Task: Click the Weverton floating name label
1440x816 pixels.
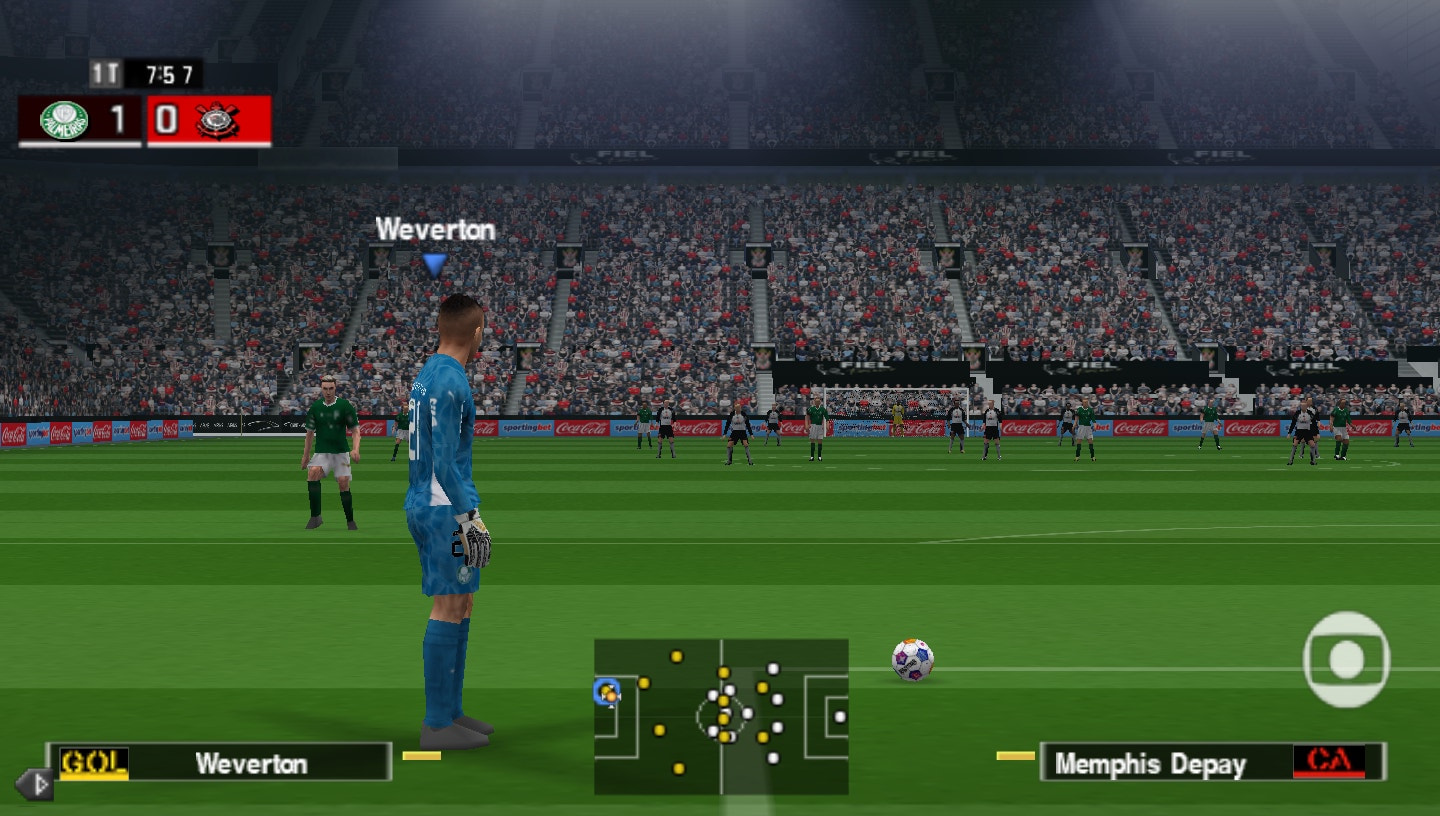Action: click(x=433, y=230)
